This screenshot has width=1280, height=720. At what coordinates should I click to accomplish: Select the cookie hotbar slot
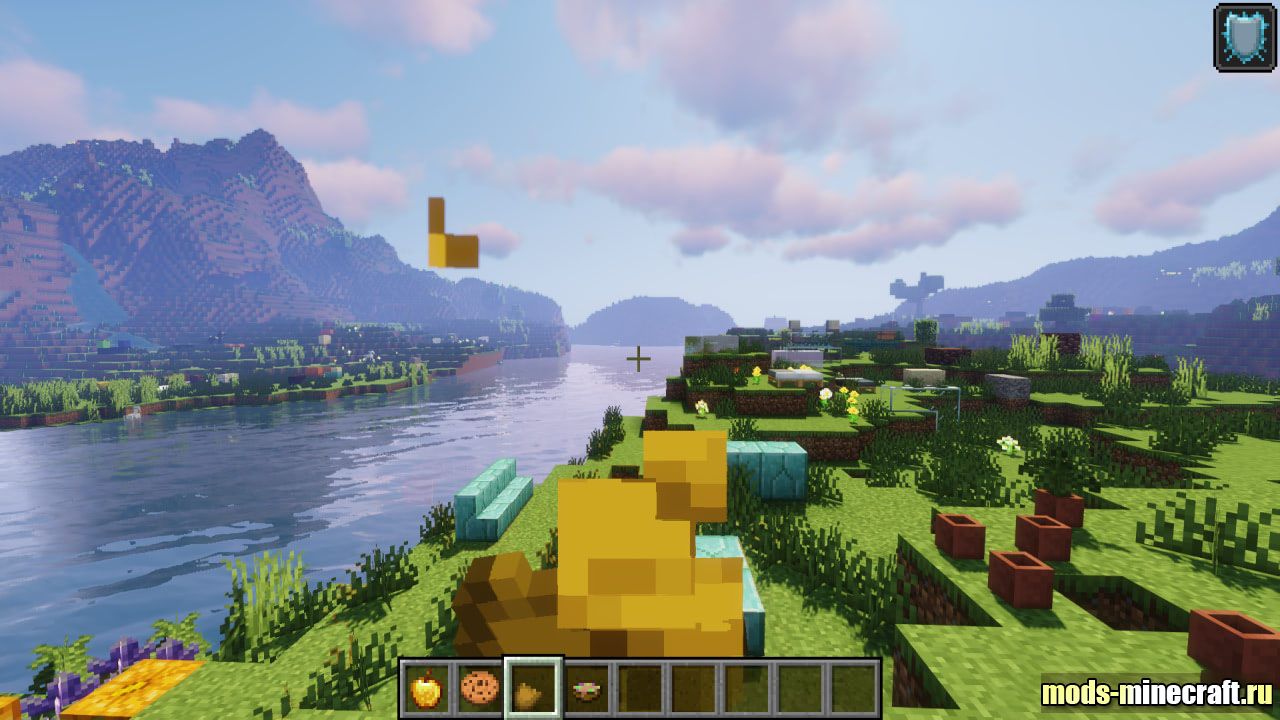(479, 688)
